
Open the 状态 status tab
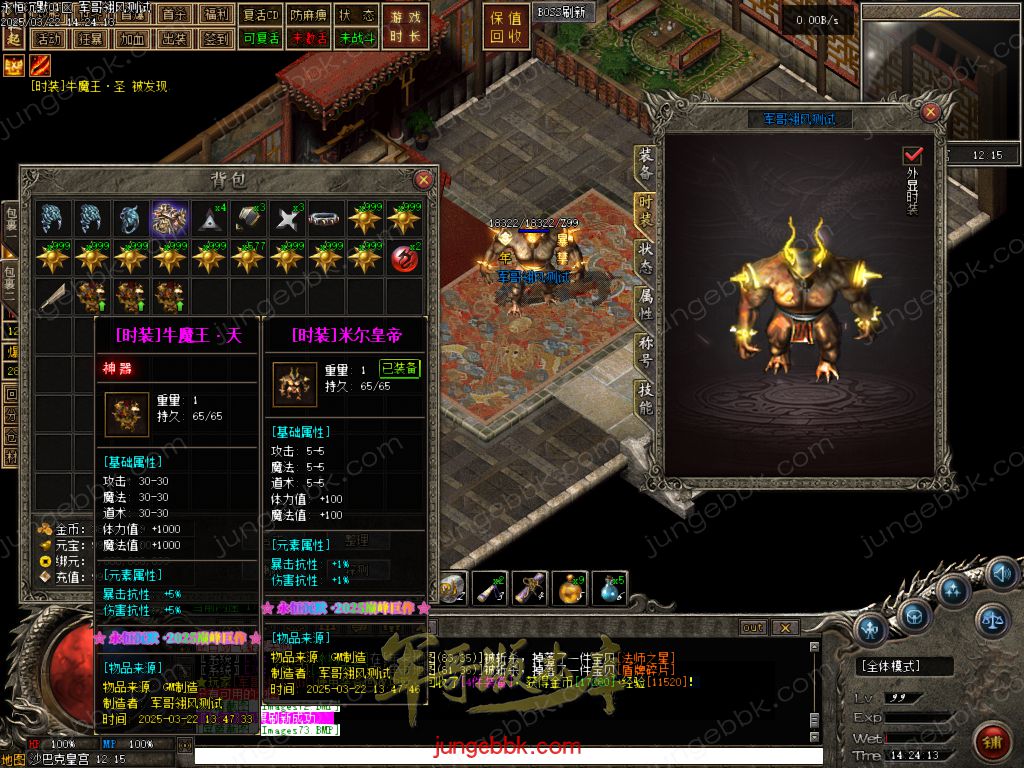point(646,256)
